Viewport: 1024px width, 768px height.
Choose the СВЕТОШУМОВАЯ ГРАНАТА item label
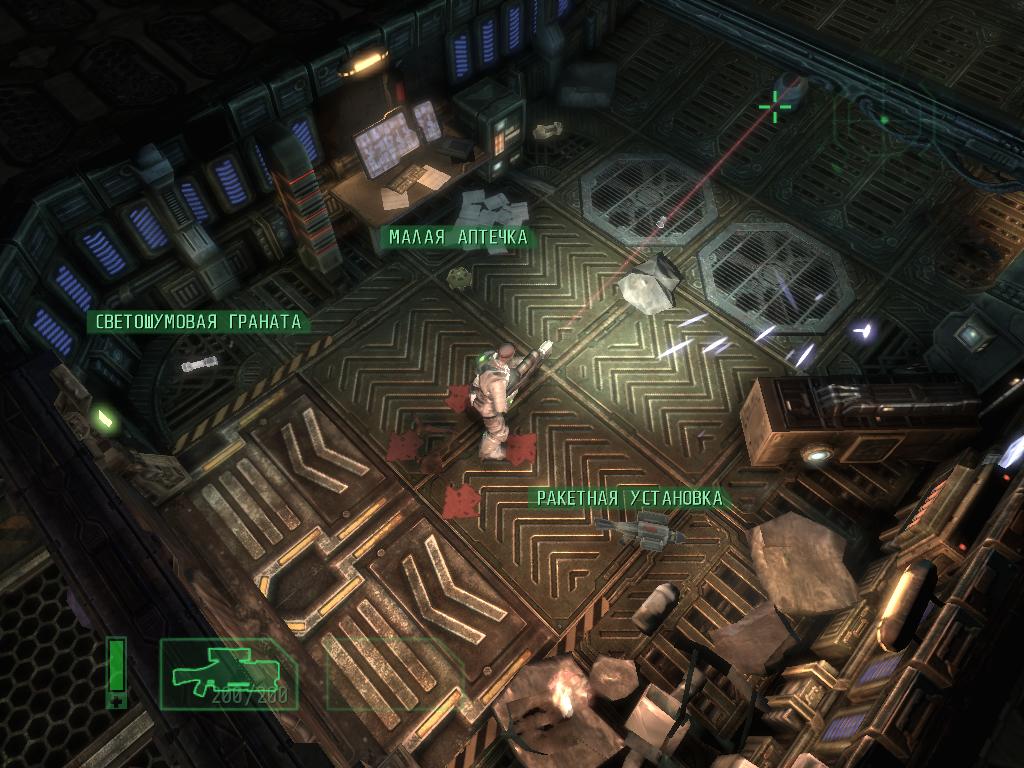point(198,322)
